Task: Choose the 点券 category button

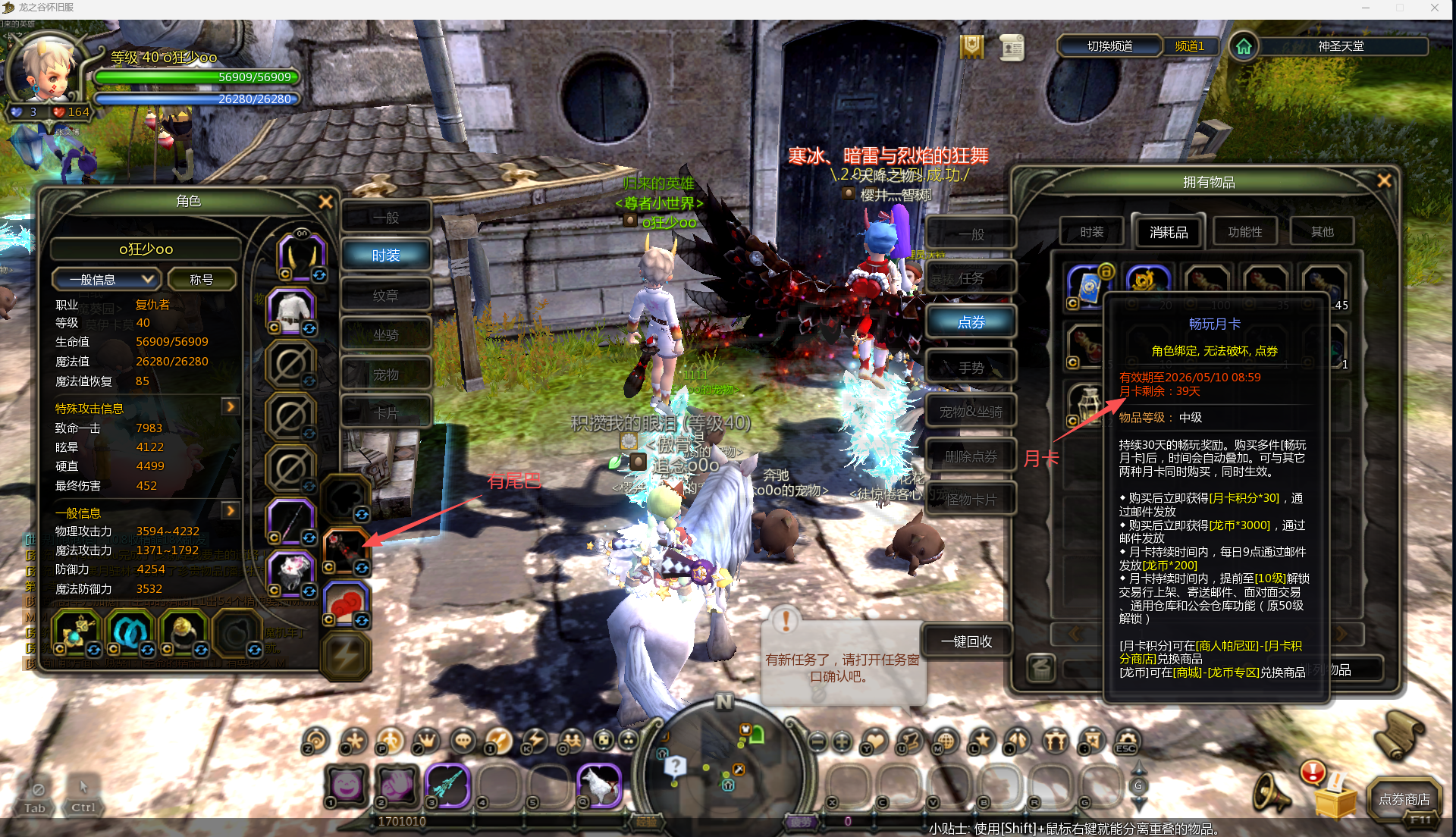Action: tap(971, 322)
